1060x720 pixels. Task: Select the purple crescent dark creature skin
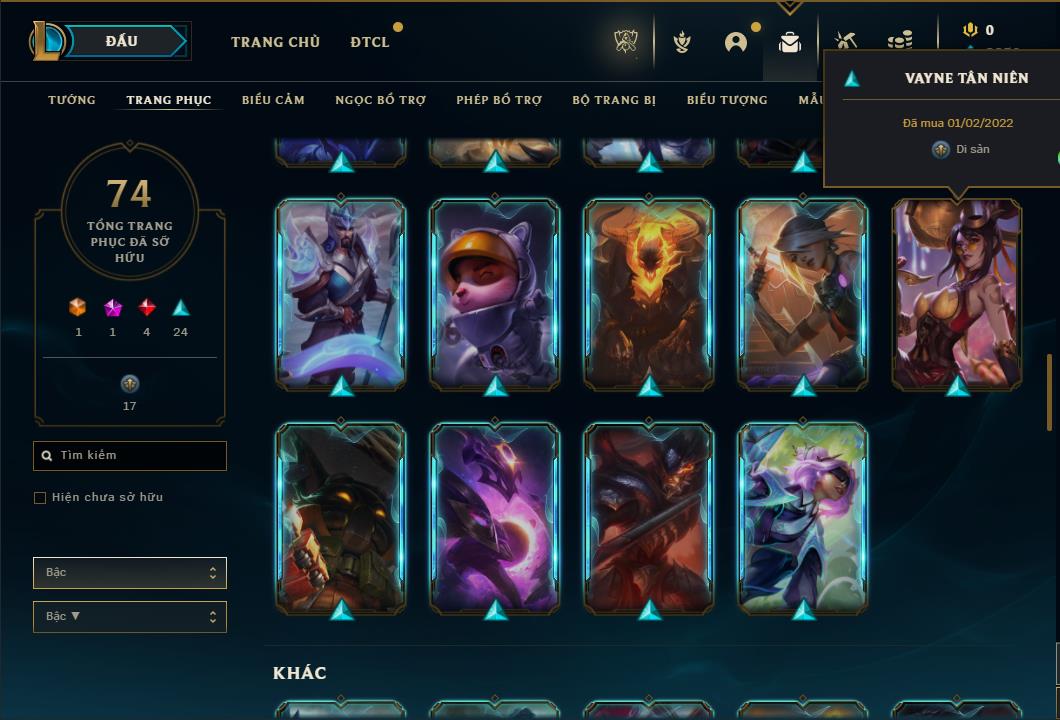pos(495,517)
